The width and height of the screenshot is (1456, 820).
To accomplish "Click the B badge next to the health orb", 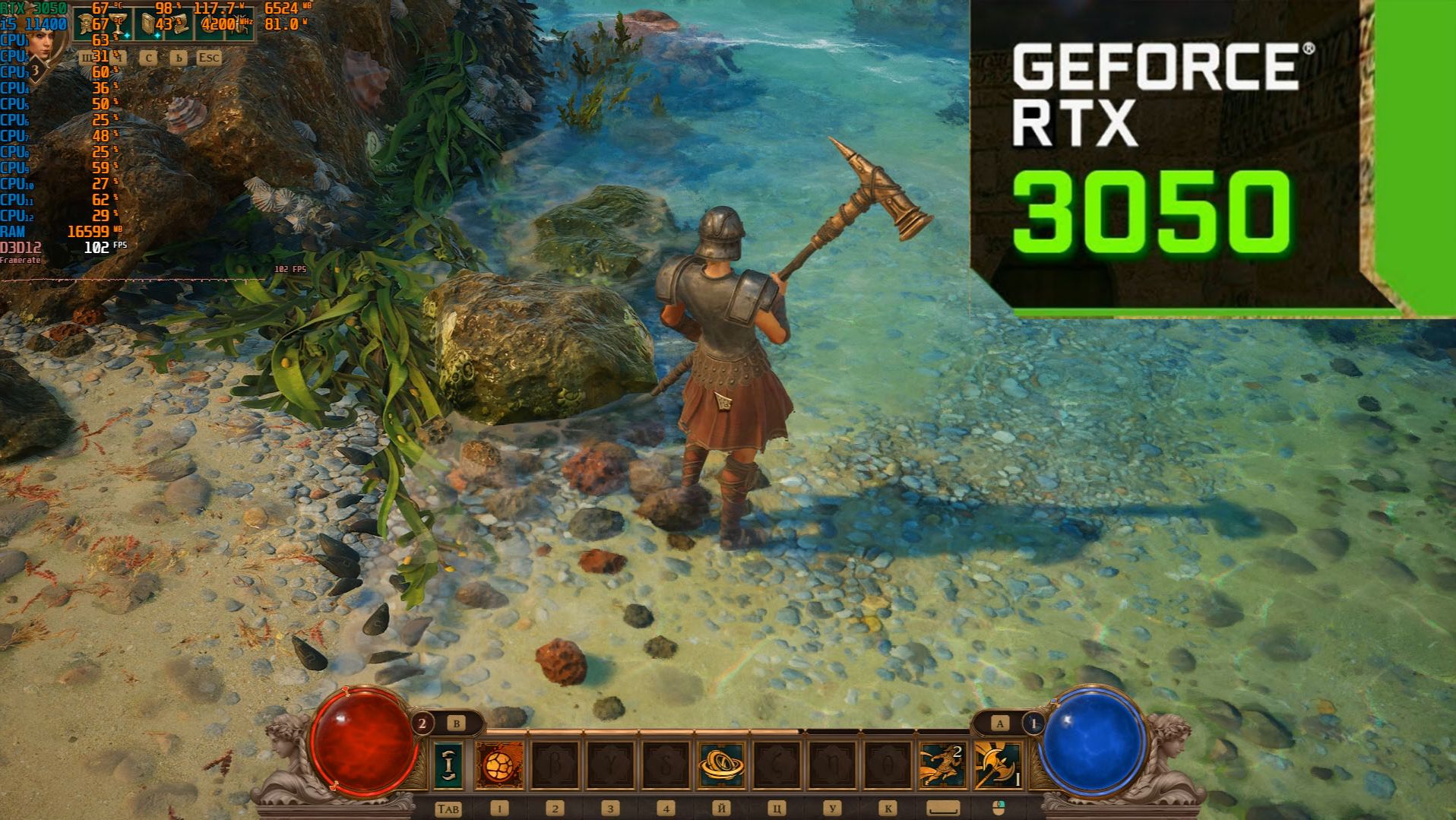I will 457,723.
